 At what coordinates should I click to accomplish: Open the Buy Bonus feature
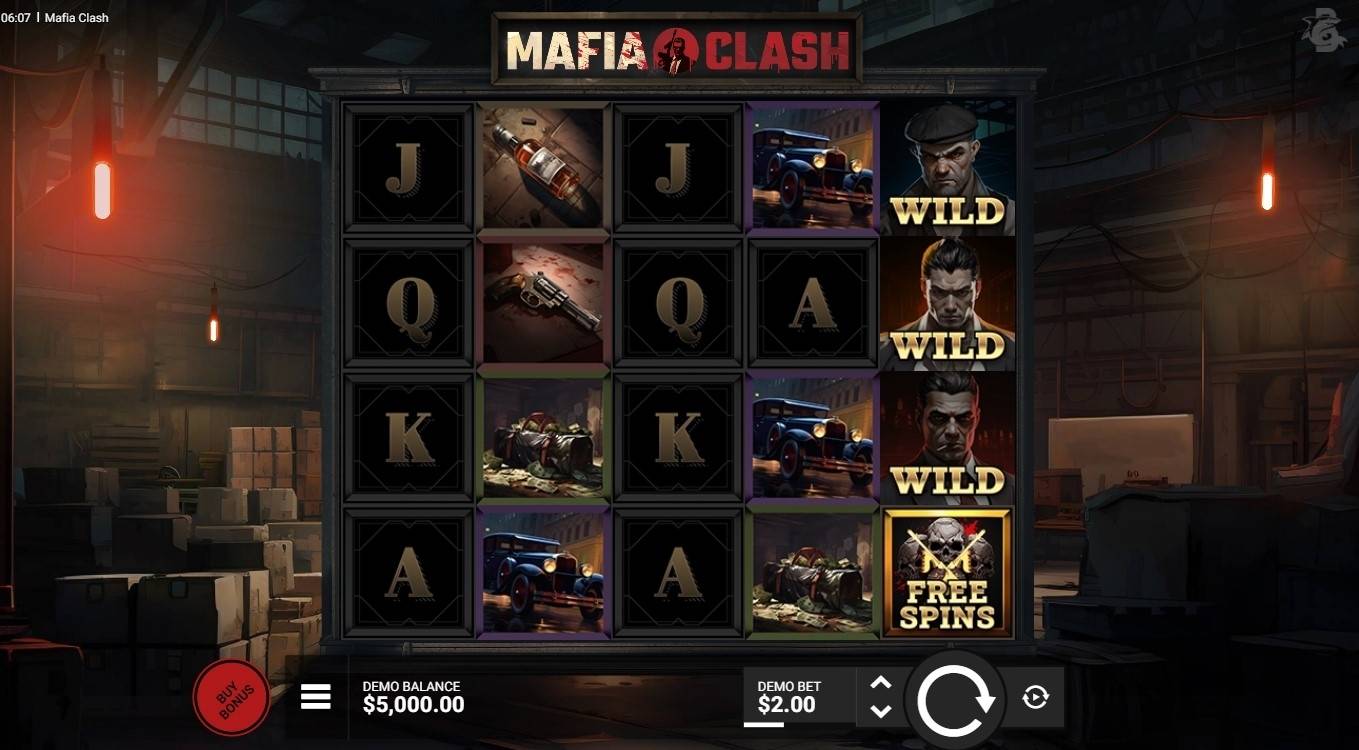pyautogui.click(x=231, y=697)
